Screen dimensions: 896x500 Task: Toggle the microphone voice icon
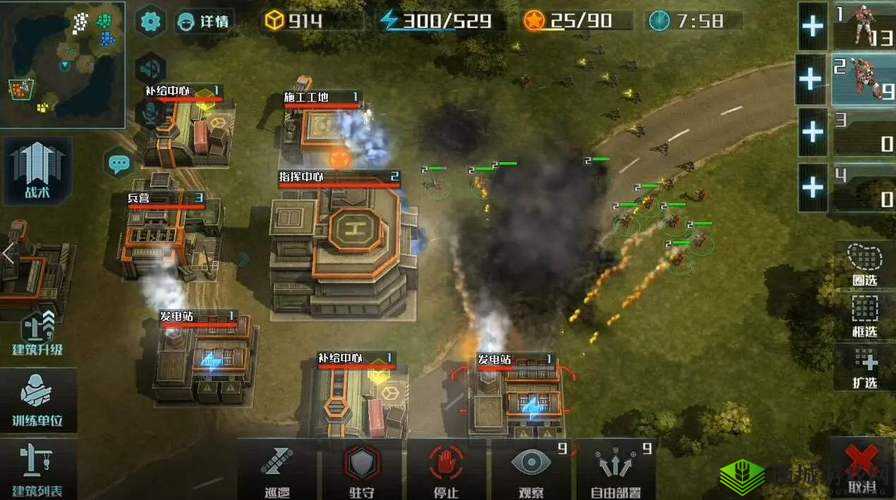coord(151,115)
